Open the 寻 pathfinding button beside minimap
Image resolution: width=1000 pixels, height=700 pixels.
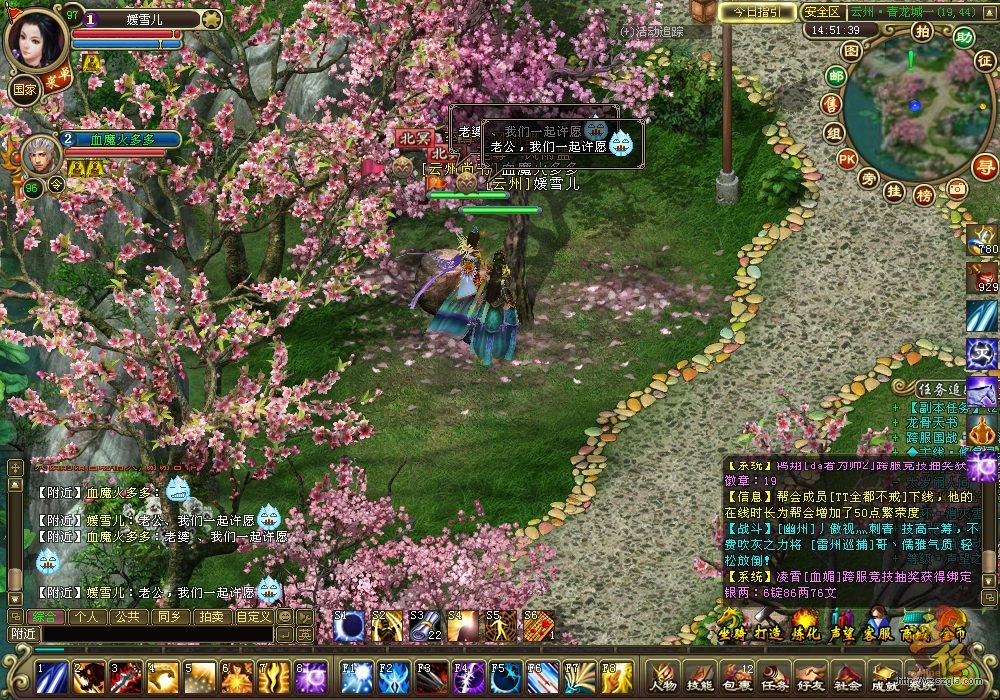tap(985, 166)
